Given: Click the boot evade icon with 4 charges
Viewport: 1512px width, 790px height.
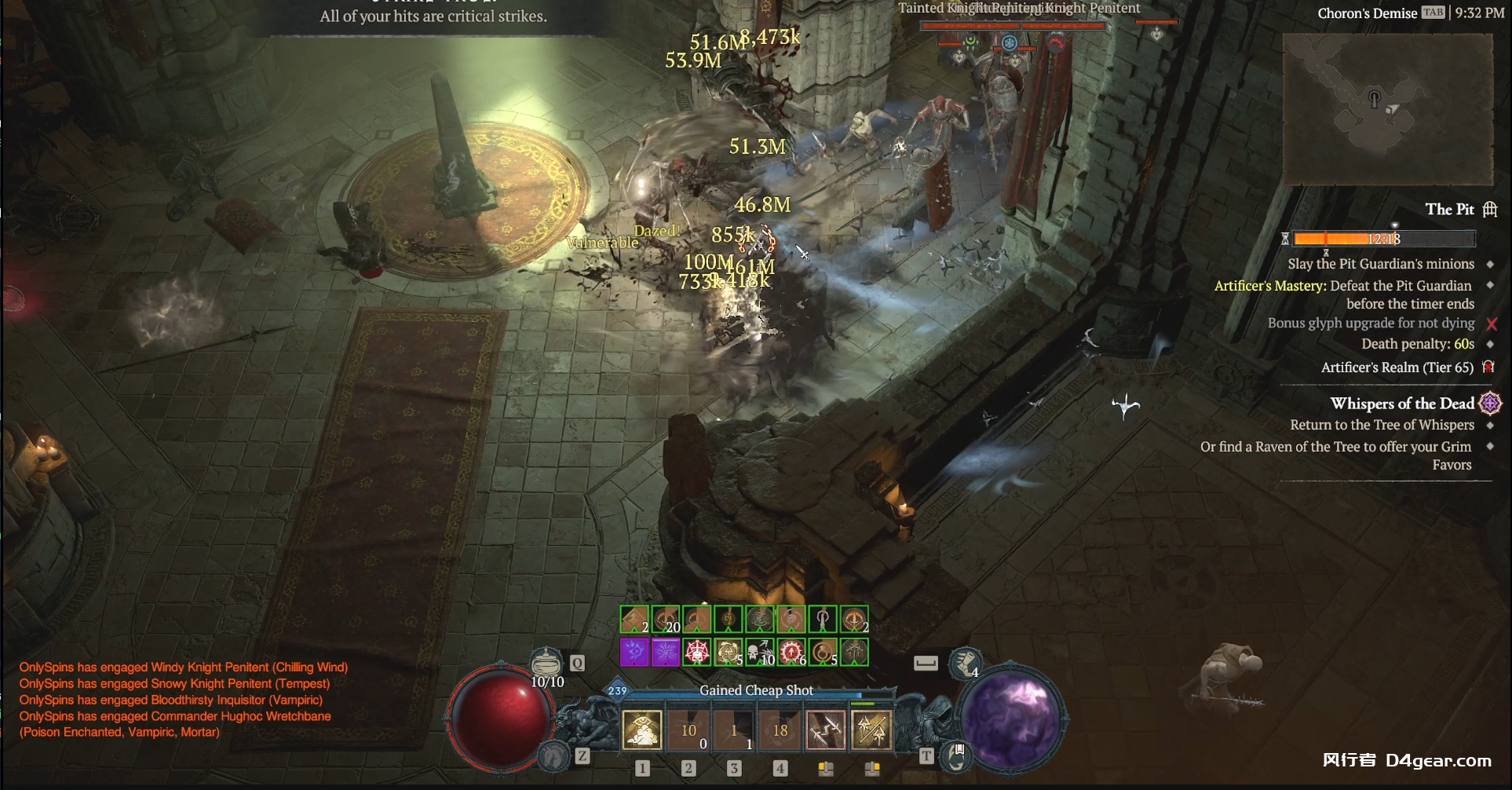Looking at the screenshot, I should (965, 664).
